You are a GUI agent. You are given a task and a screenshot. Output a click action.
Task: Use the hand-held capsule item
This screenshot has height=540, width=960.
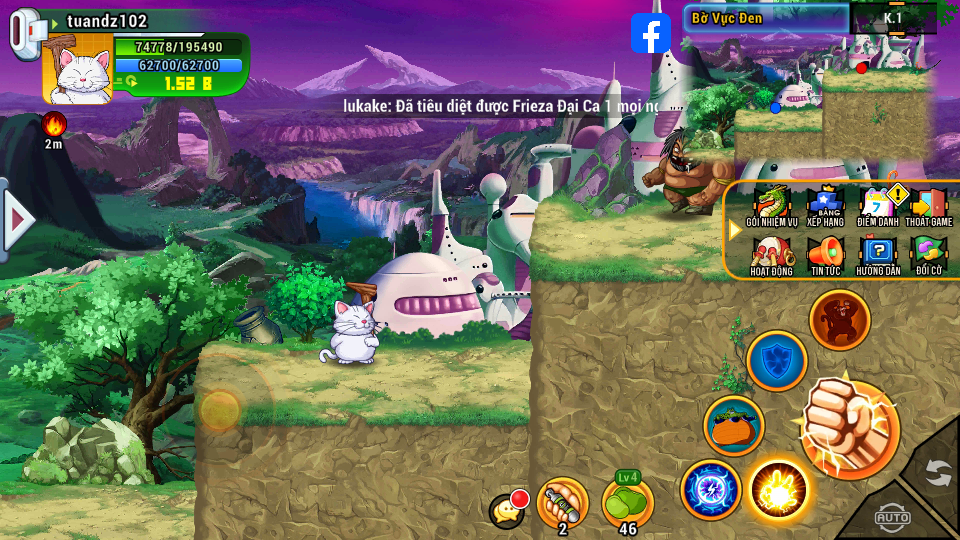pos(562,502)
